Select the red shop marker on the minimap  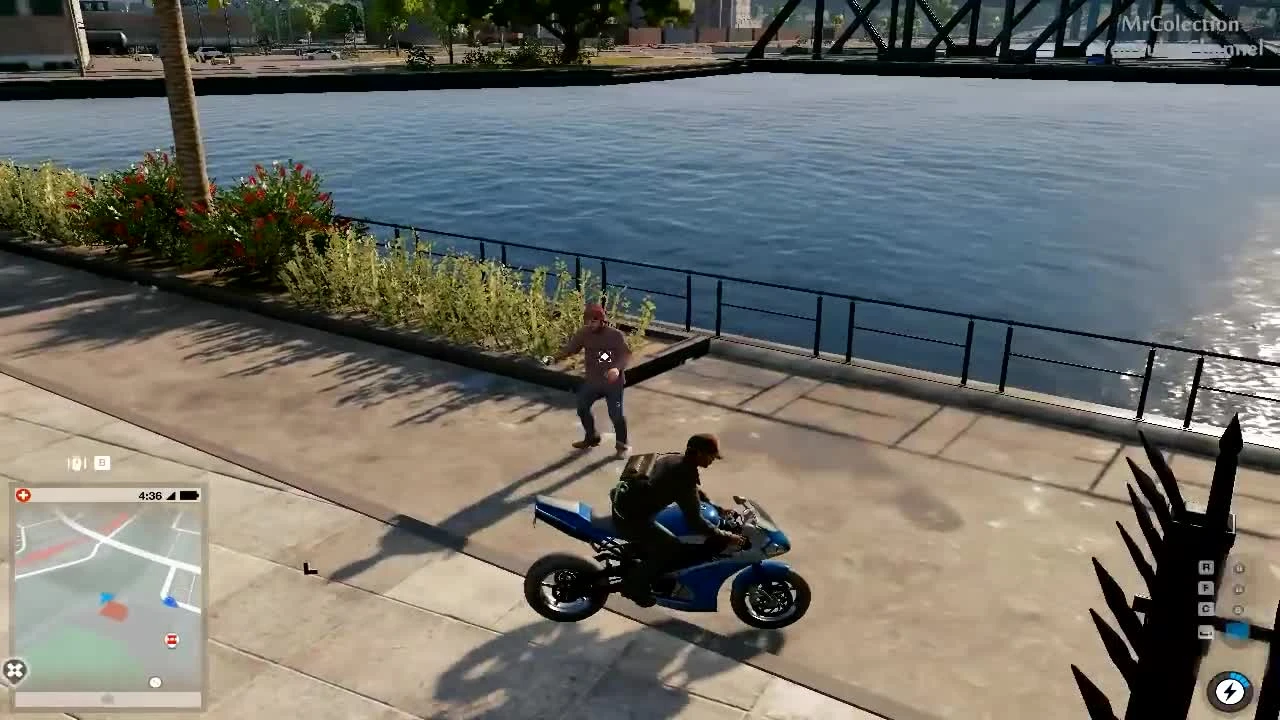[170, 639]
